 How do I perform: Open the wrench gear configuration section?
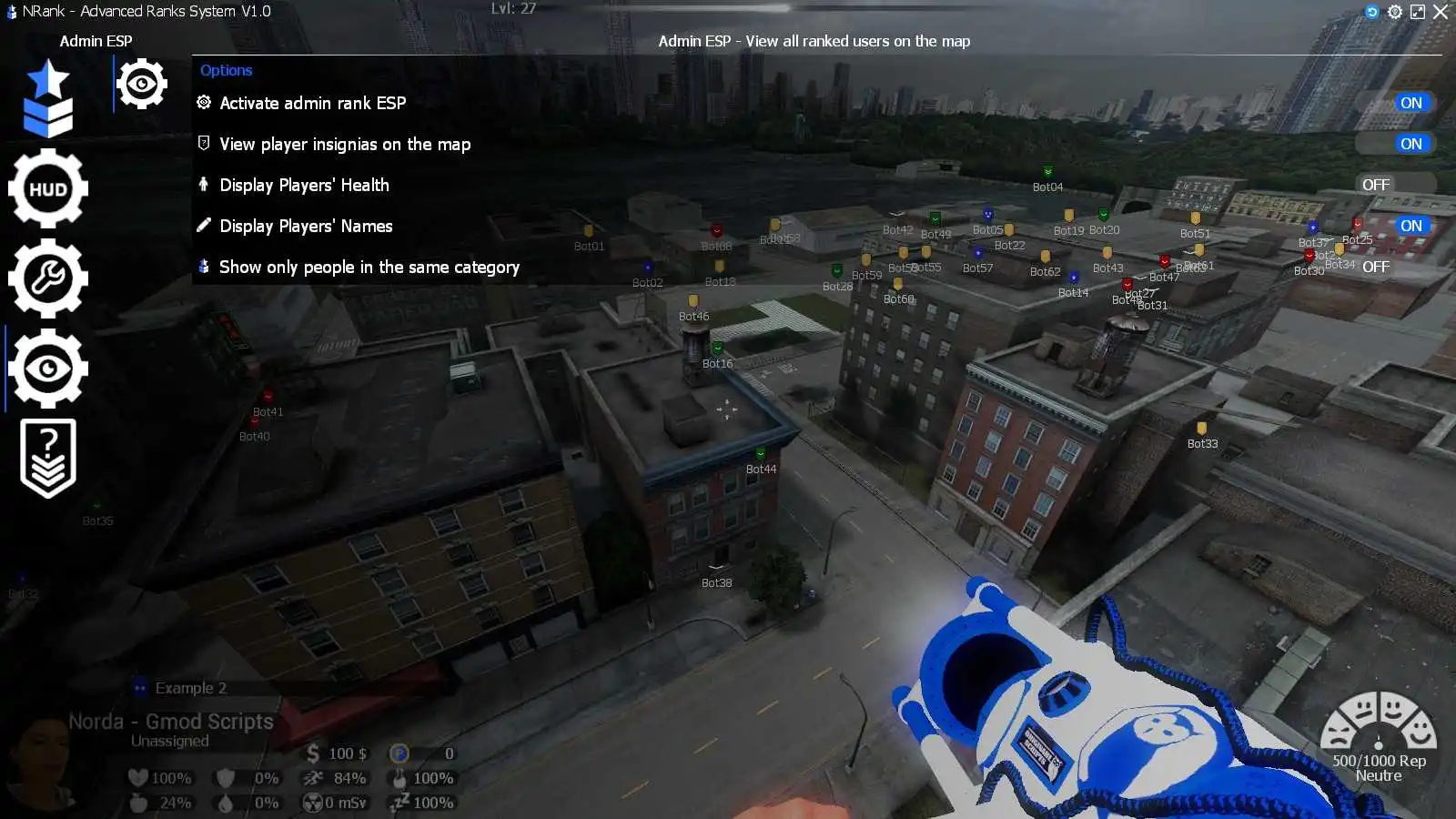pyautogui.click(x=48, y=278)
